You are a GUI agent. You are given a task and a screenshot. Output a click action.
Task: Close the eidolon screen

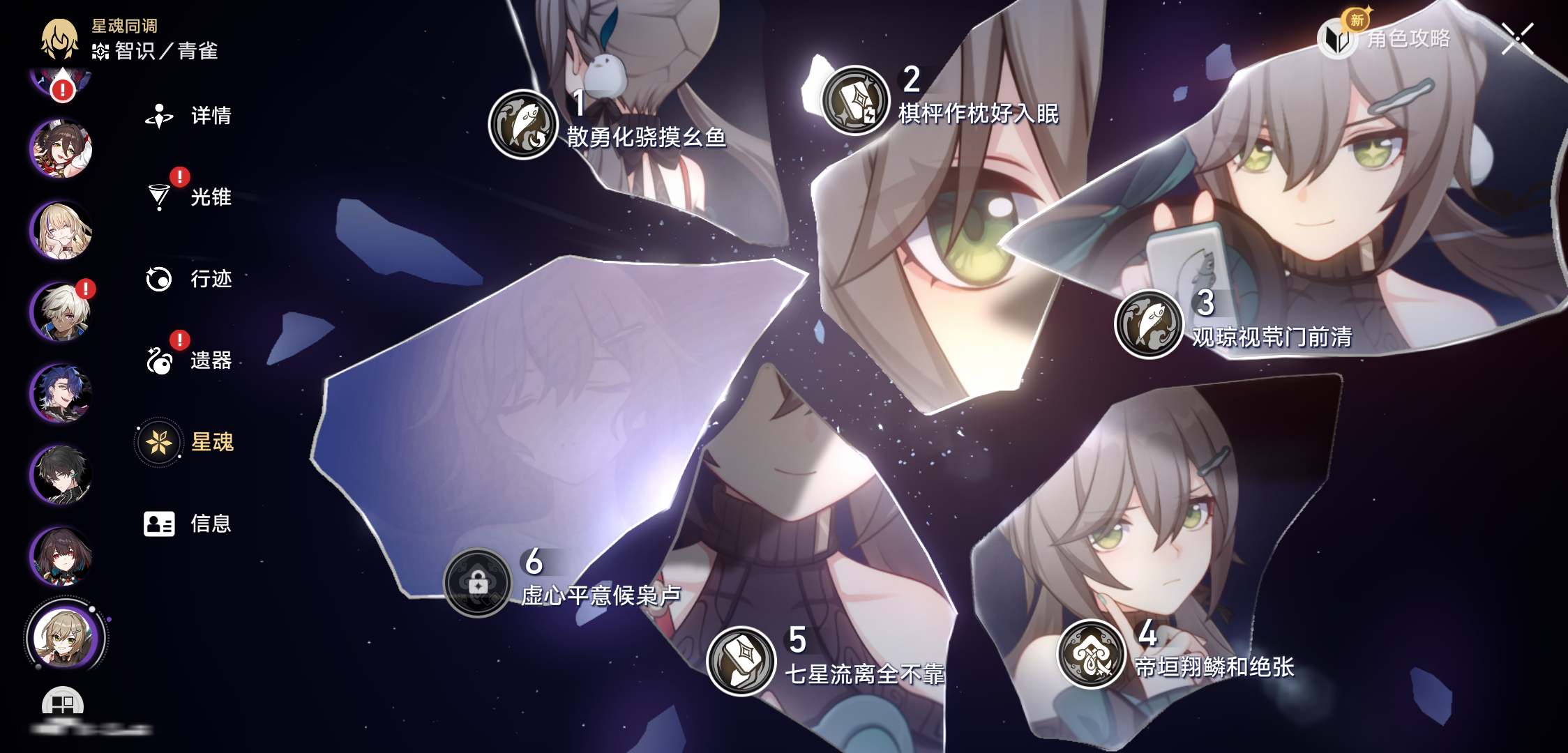1518,38
